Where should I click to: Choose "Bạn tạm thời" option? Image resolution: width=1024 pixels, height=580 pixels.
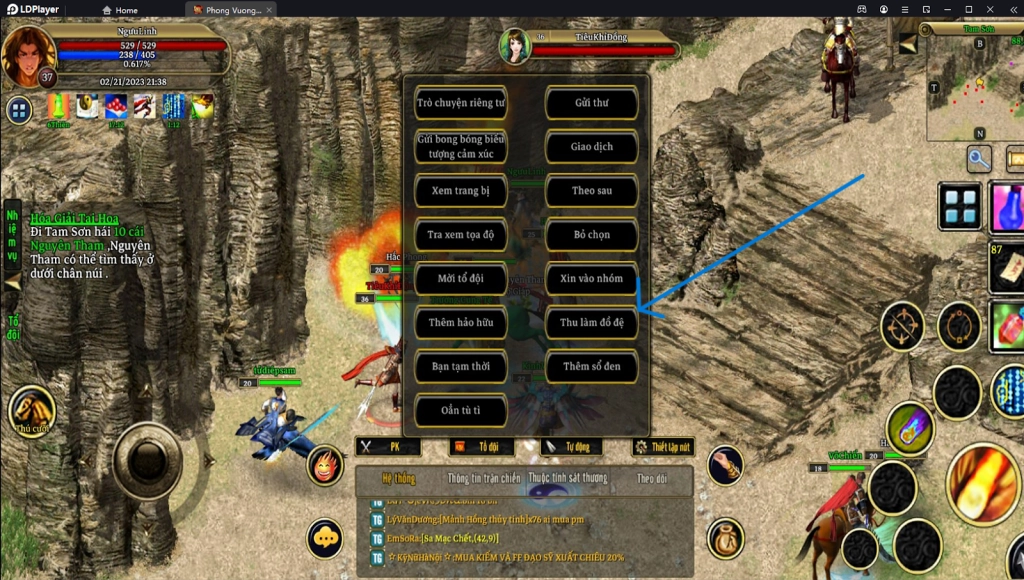click(x=461, y=367)
